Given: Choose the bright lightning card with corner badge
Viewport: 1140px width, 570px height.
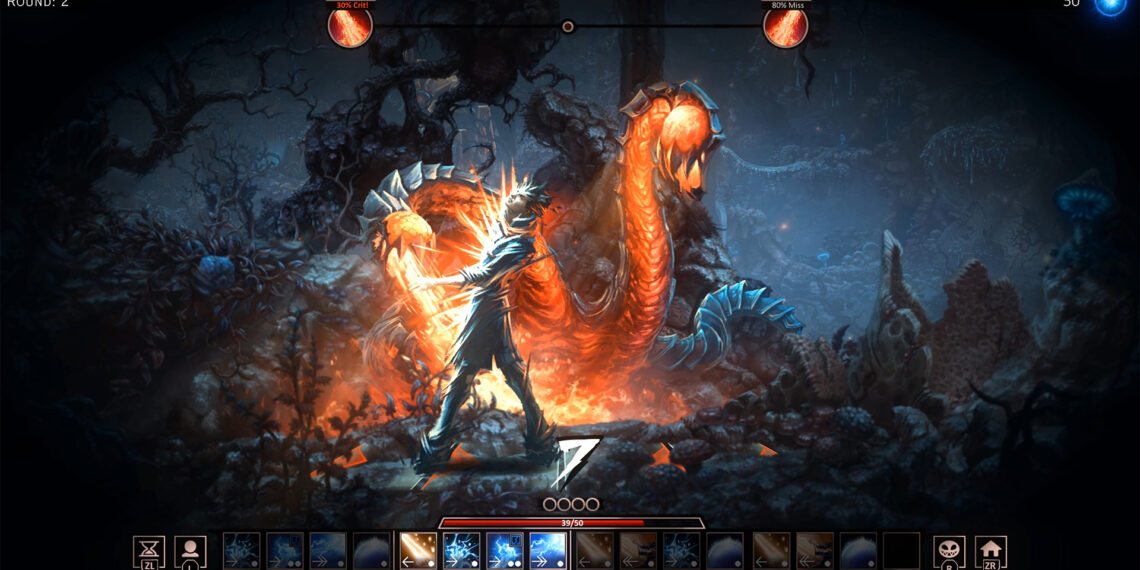Looking at the screenshot, I should tap(505, 550).
